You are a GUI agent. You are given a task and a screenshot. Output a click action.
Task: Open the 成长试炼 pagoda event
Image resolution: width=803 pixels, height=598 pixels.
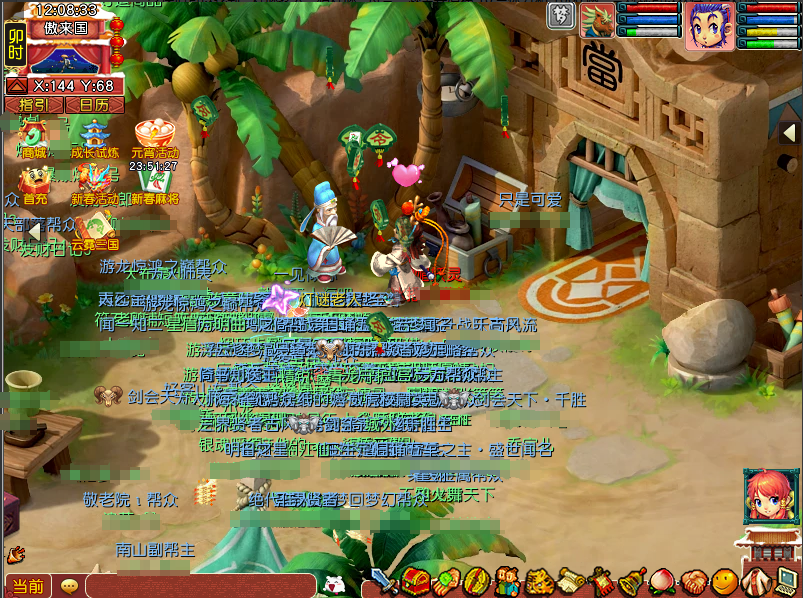click(x=94, y=136)
